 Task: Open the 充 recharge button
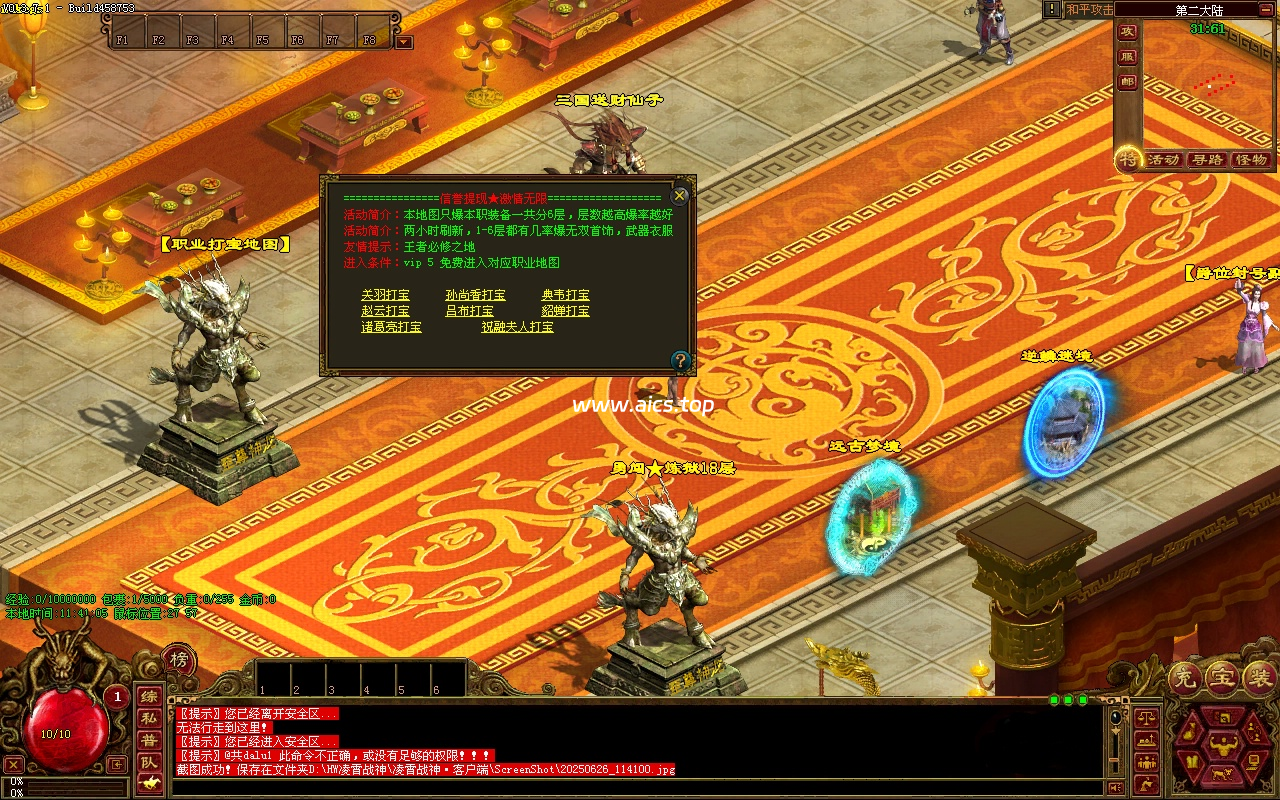tap(1186, 679)
